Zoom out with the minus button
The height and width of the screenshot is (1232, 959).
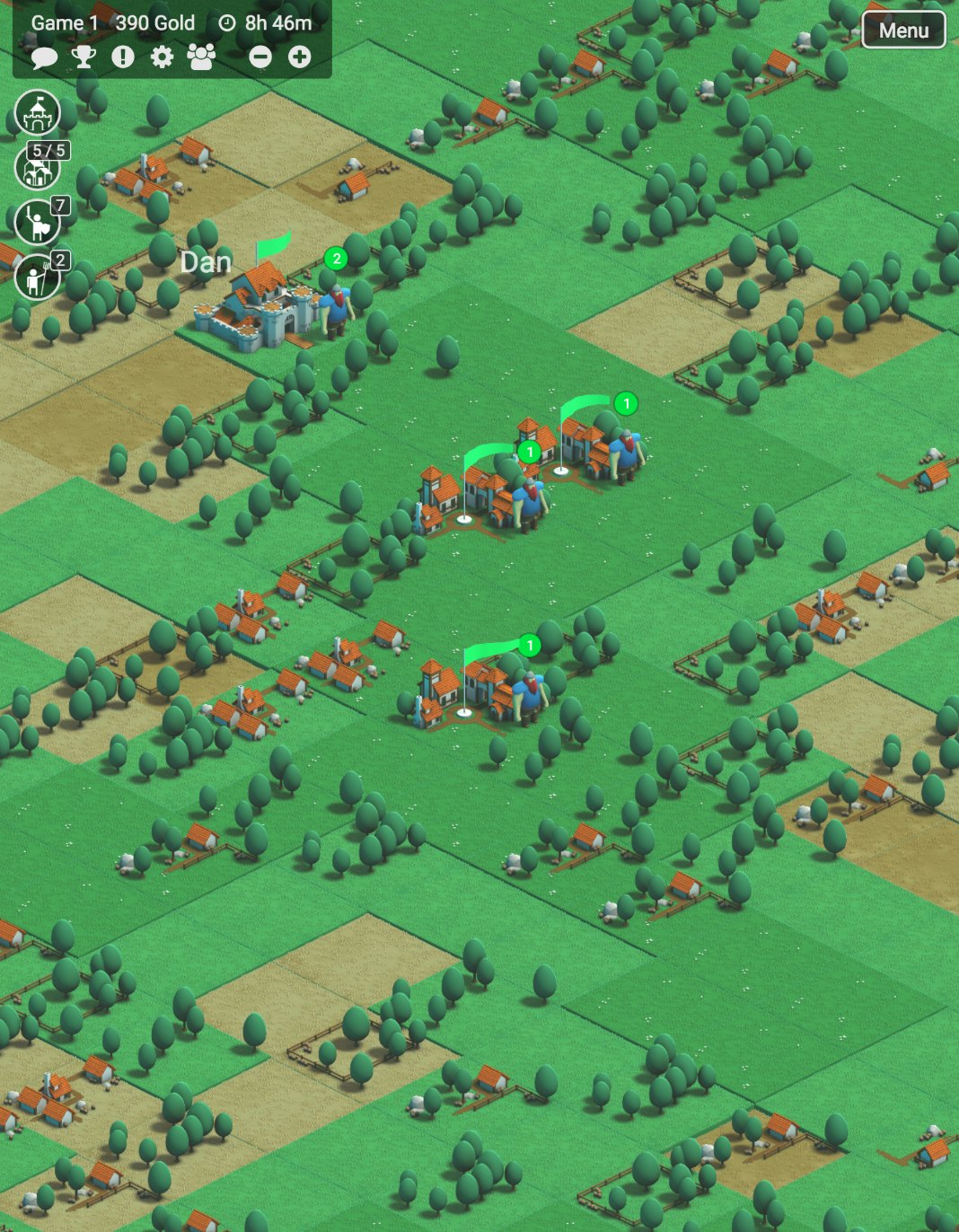pyautogui.click(x=260, y=57)
